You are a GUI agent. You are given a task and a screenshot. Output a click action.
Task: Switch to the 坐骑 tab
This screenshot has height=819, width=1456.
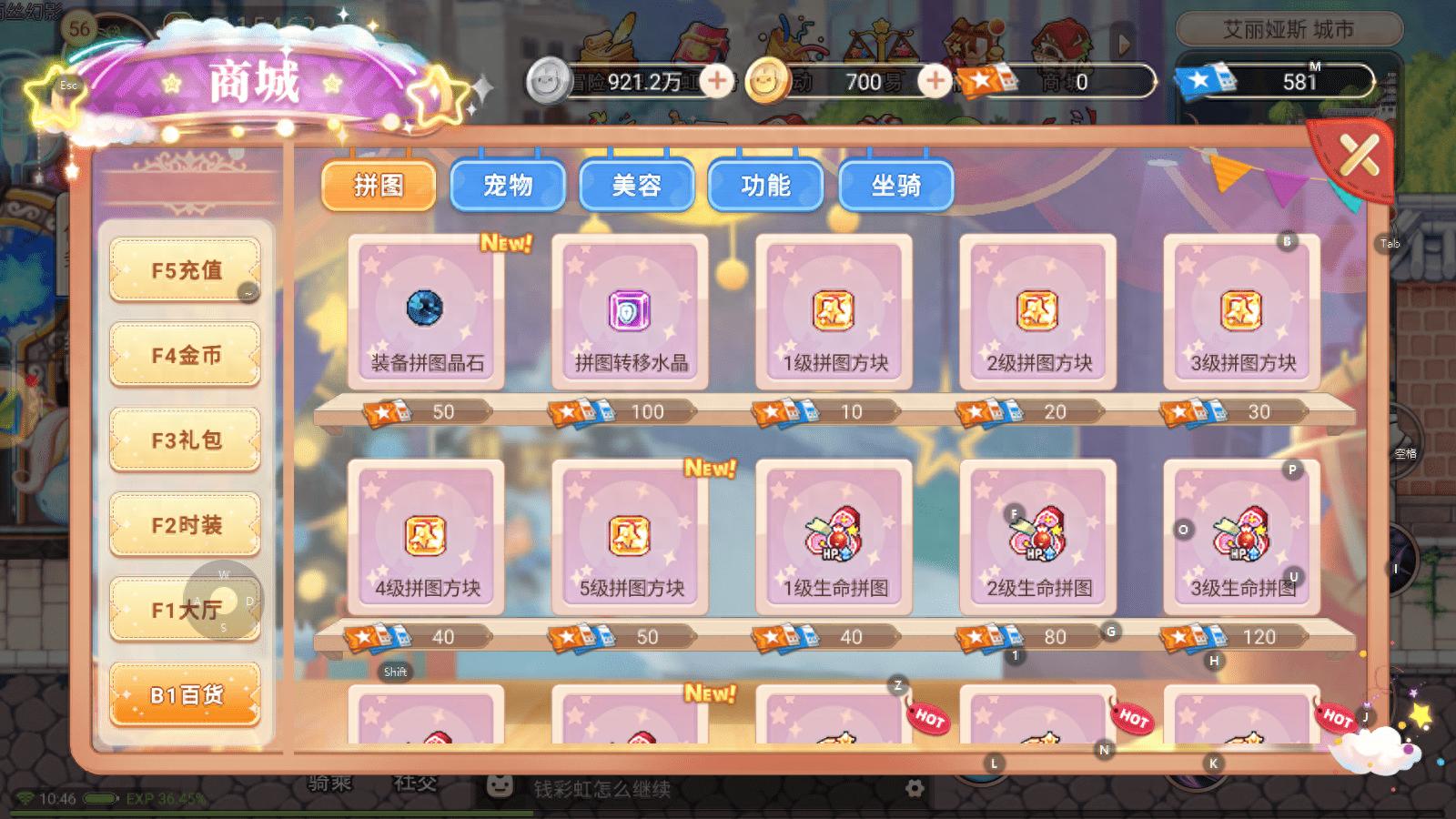click(x=895, y=185)
